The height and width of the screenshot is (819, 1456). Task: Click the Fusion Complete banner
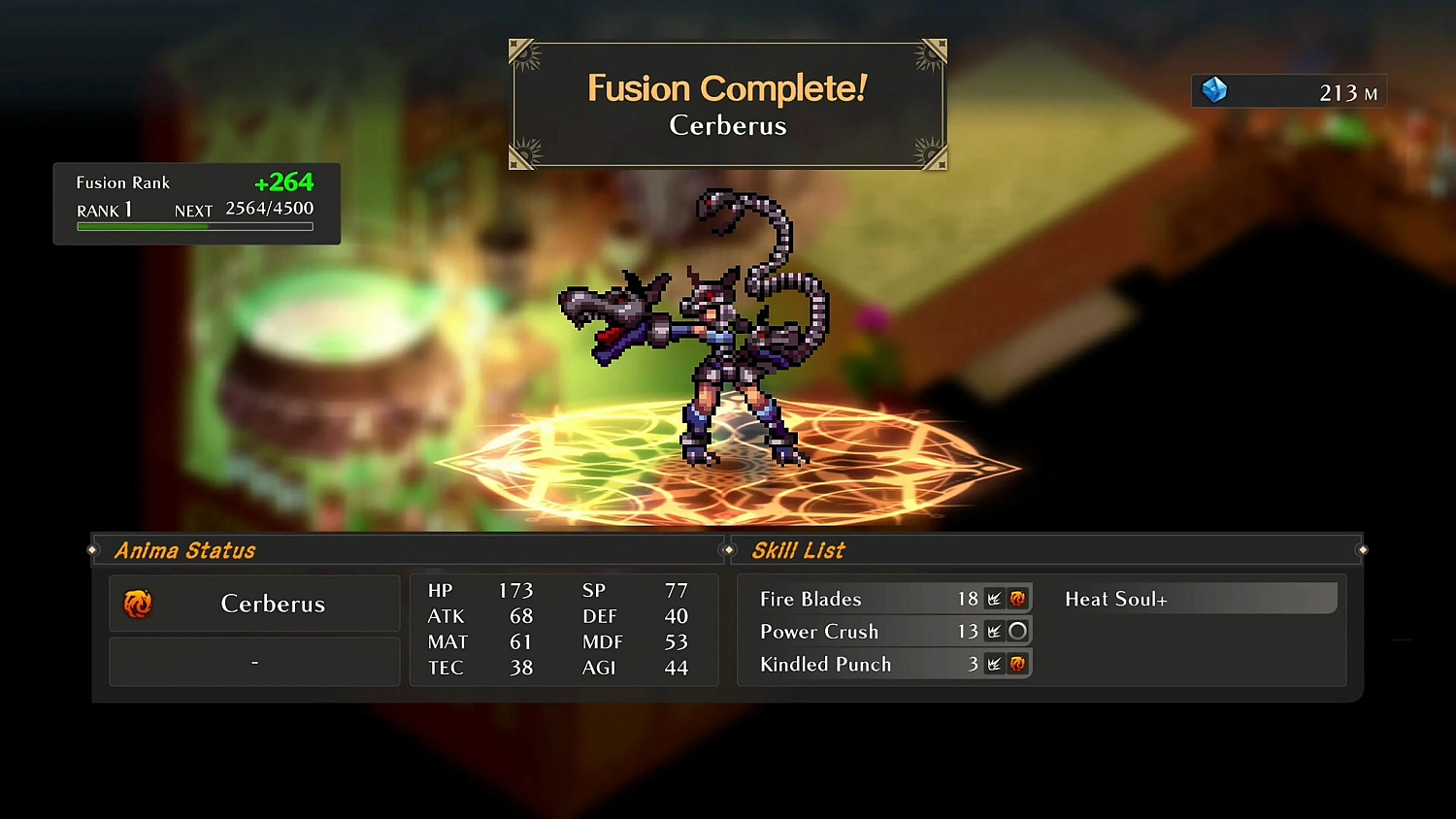click(728, 103)
